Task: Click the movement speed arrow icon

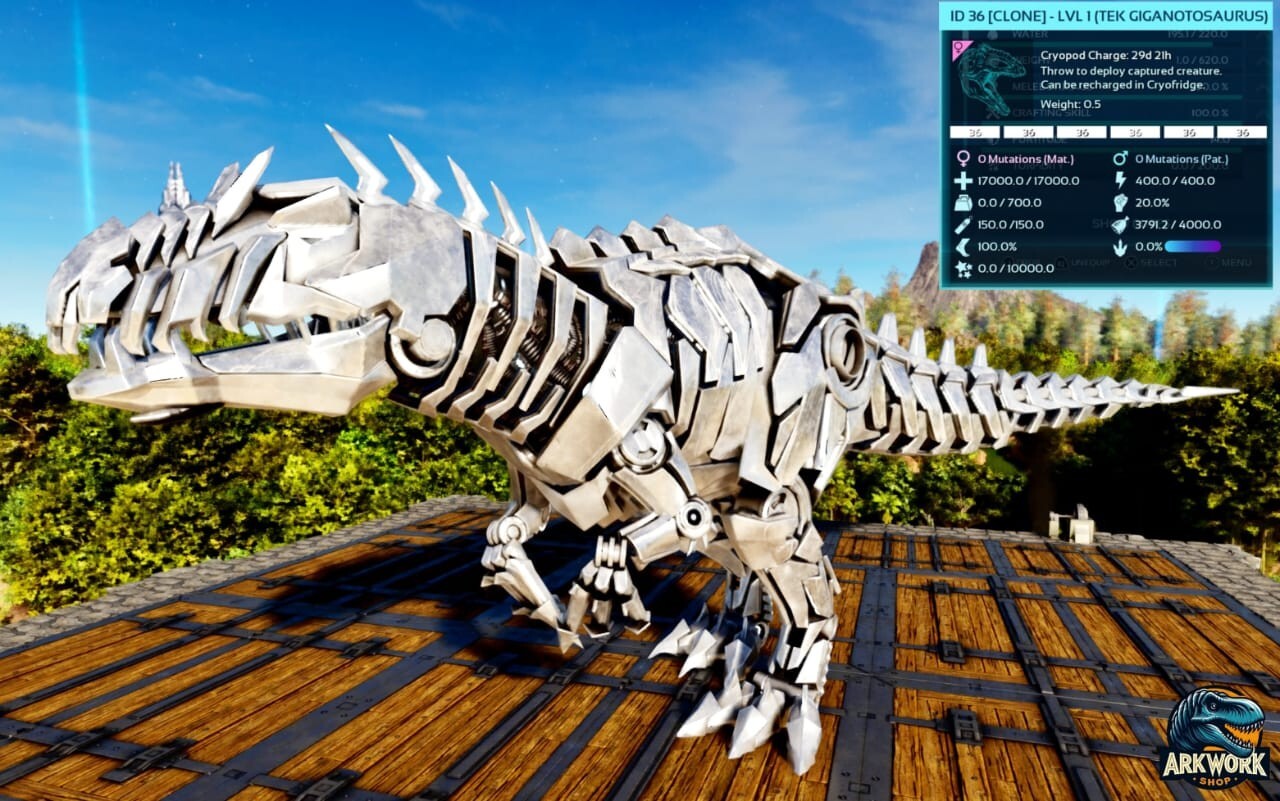Action: click(x=1120, y=246)
